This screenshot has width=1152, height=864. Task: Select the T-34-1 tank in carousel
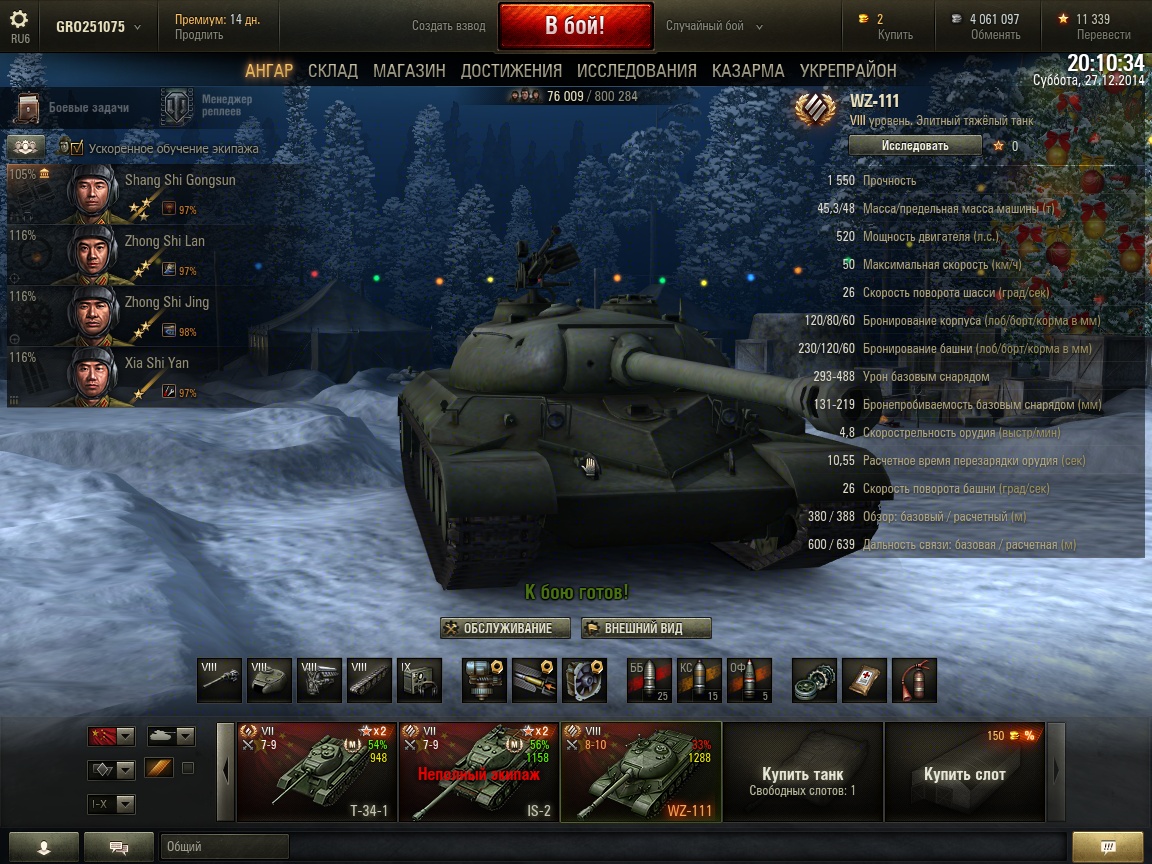tap(316, 772)
